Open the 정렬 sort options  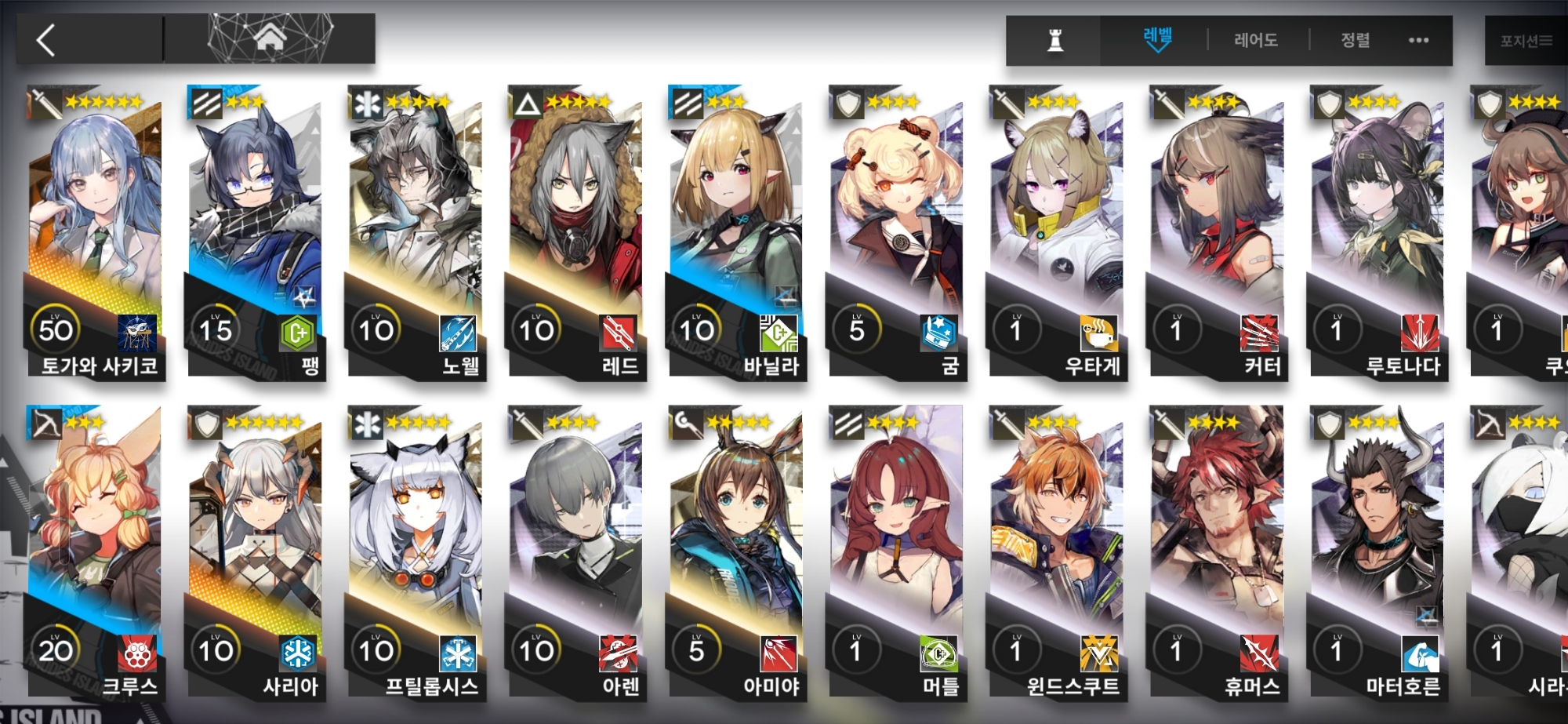tap(1356, 39)
